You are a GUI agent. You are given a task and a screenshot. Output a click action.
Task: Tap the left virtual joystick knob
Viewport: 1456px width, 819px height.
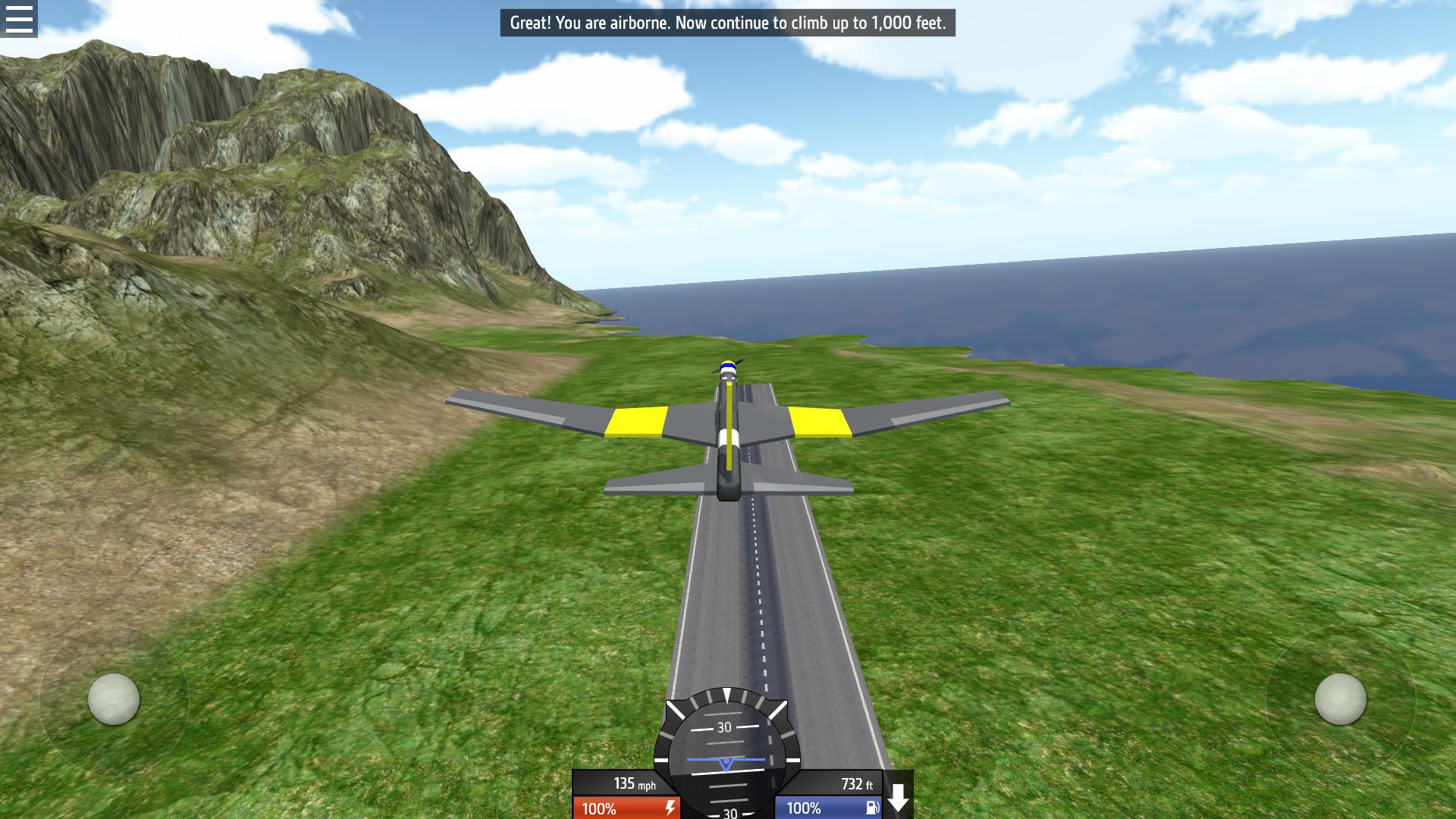(114, 698)
